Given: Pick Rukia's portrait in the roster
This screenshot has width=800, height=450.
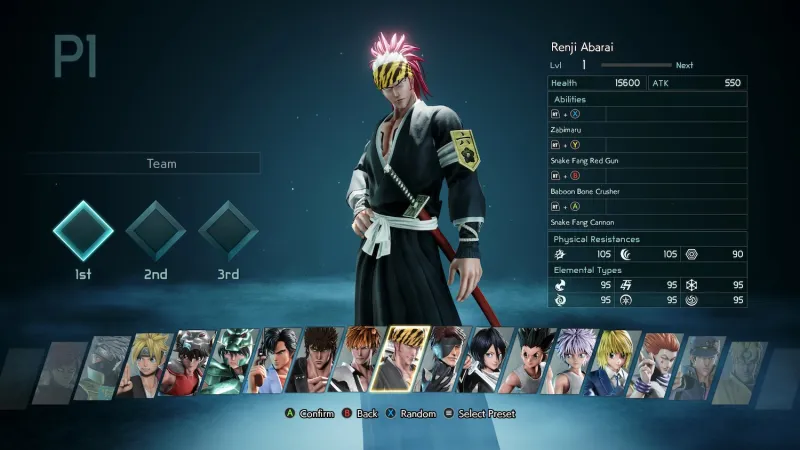Looking at the screenshot, I should (x=486, y=361).
